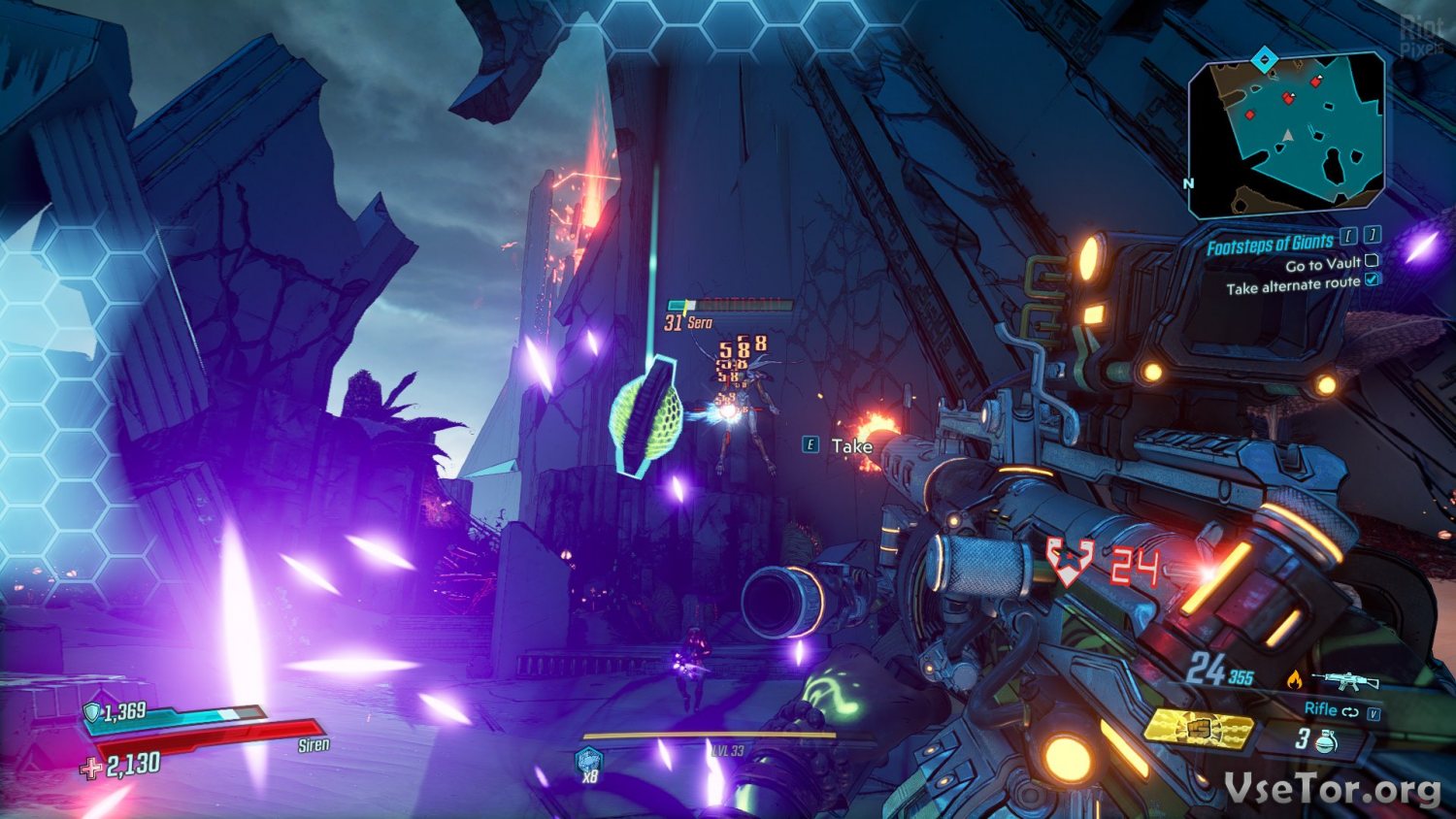Select the assault rifle weapon icon
Screen dimensions: 1456x819
click(1345, 680)
